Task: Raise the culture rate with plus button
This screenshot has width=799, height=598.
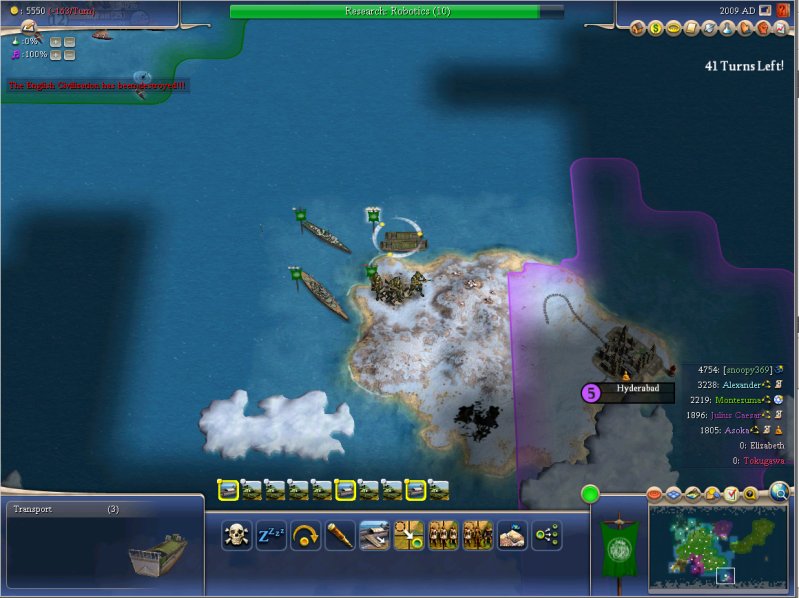Action: click(56, 54)
